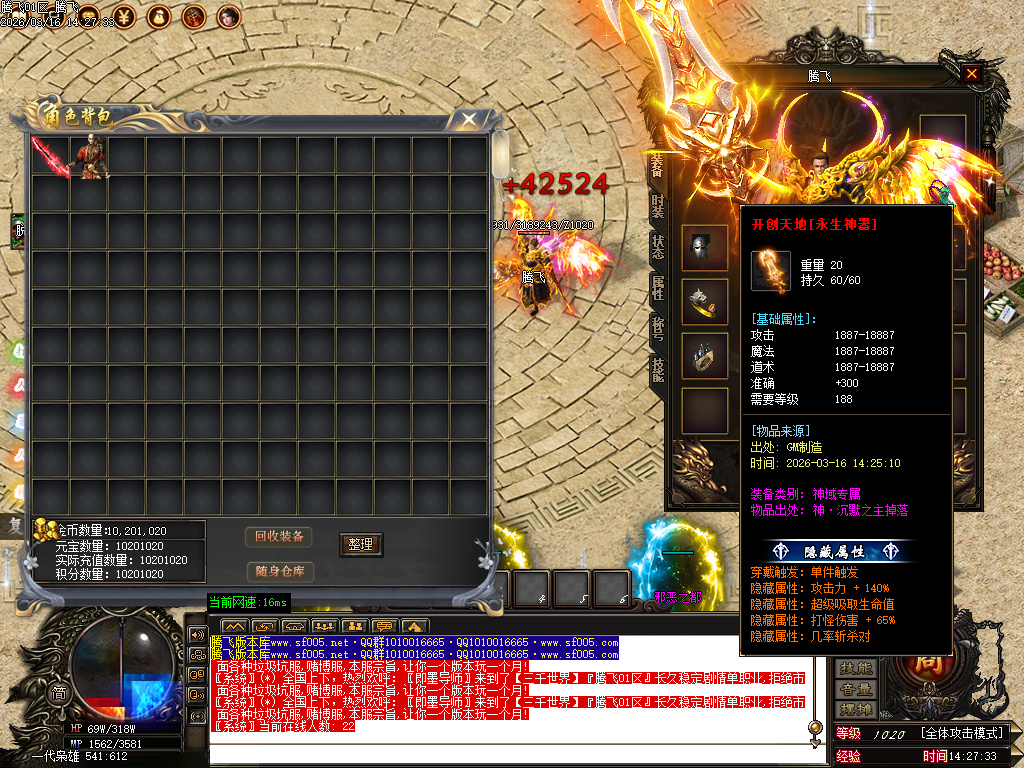This screenshot has width=1024, height=768.
Task: Sort the bag with the 整理 button
Action: tap(360, 544)
